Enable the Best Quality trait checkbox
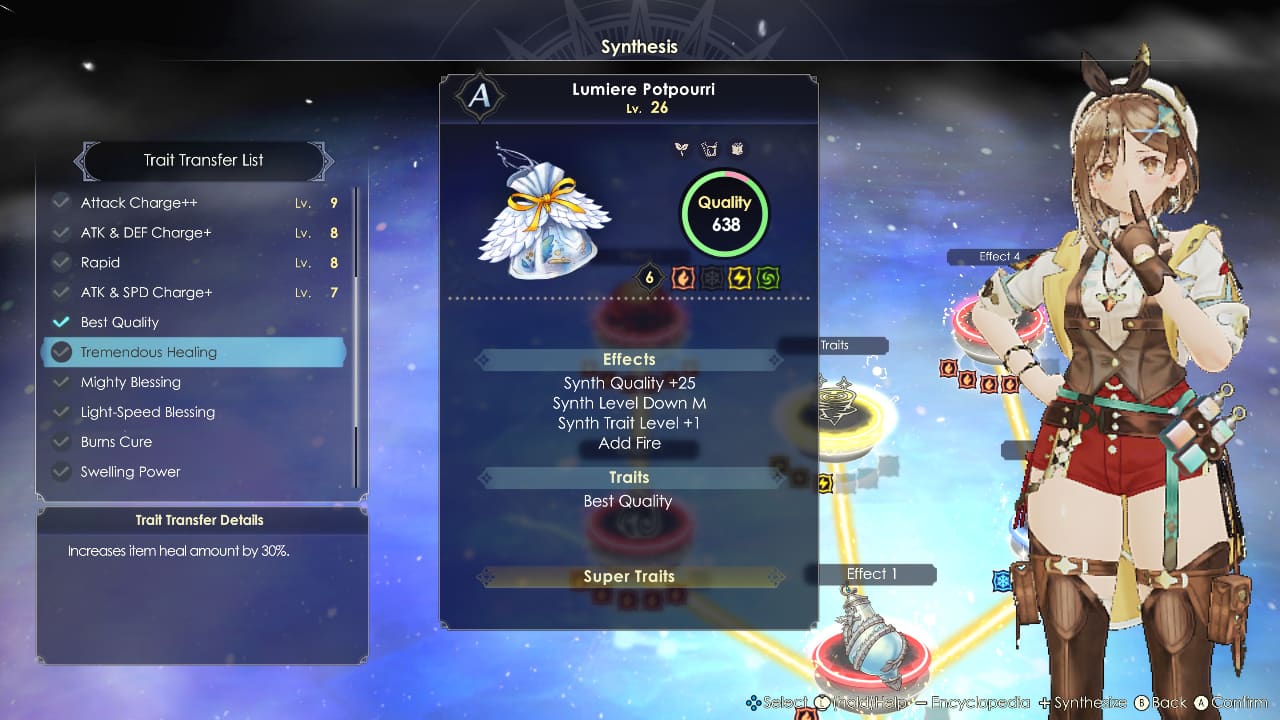This screenshot has height=720, width=1280. tap(60, 322)
